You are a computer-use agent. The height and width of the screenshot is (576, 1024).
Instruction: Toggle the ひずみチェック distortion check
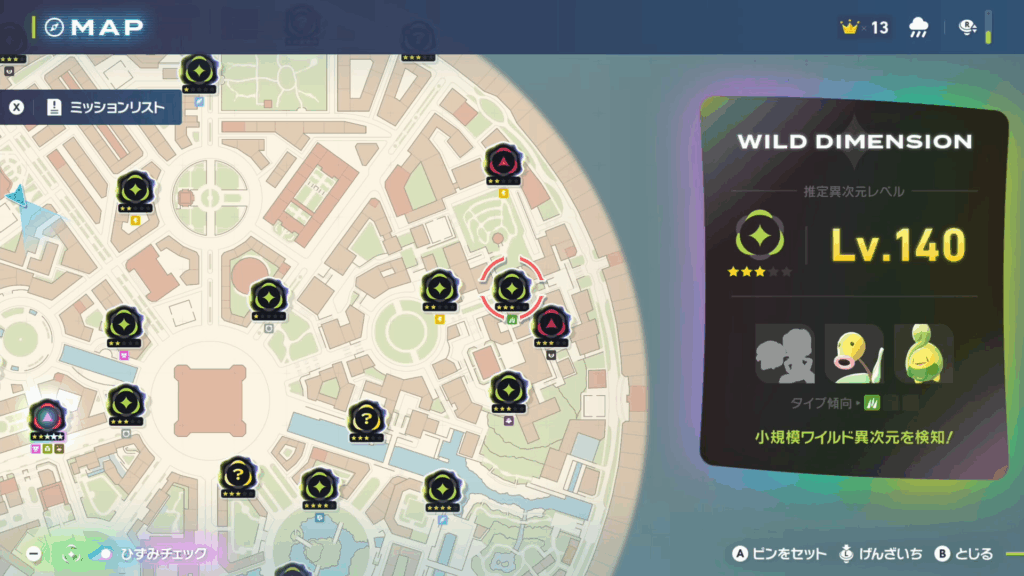coord(150,553)
